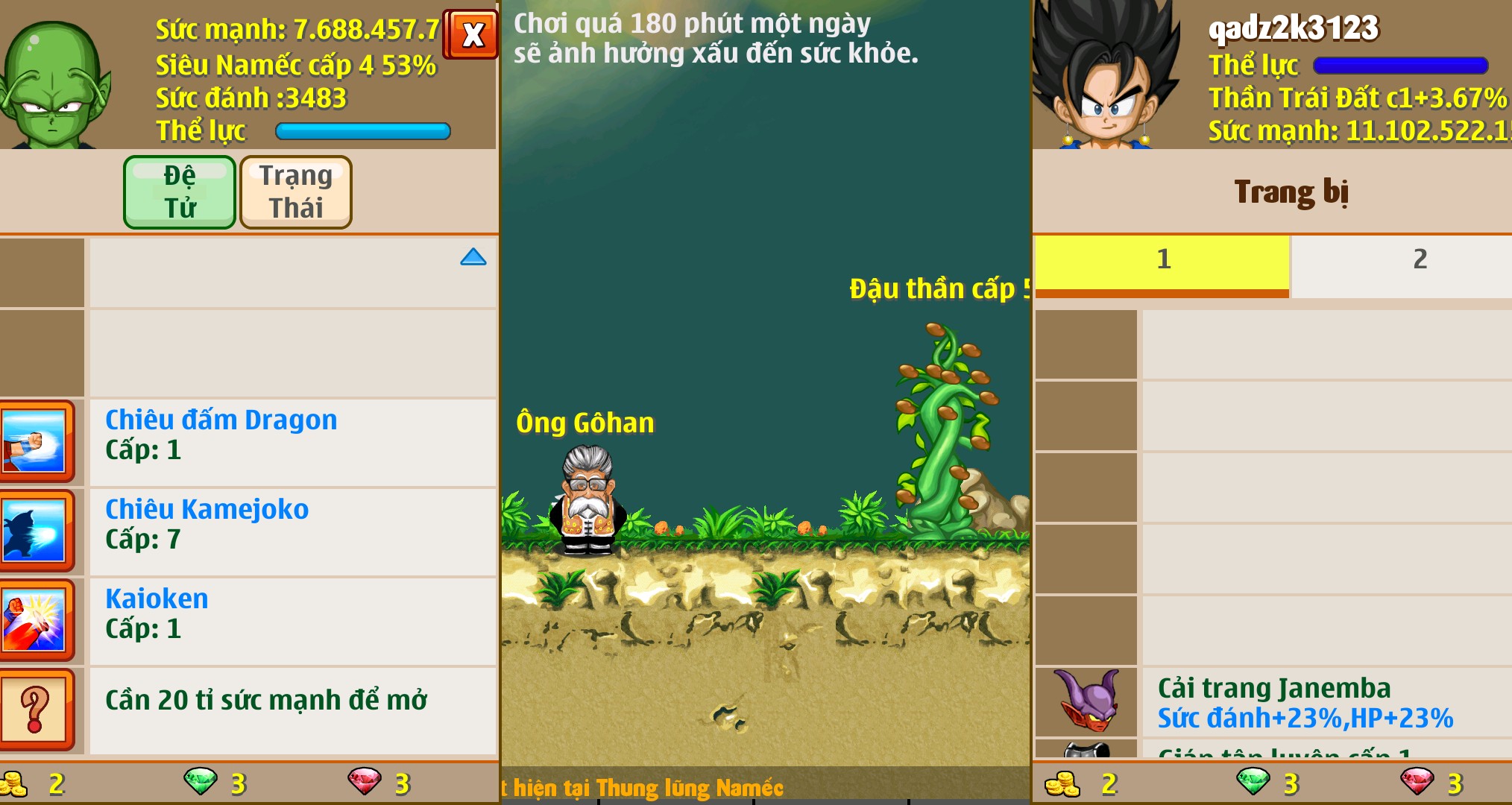Close the stats window with the X
This screenshot has height=805, width=1512.
pos(470,34)
